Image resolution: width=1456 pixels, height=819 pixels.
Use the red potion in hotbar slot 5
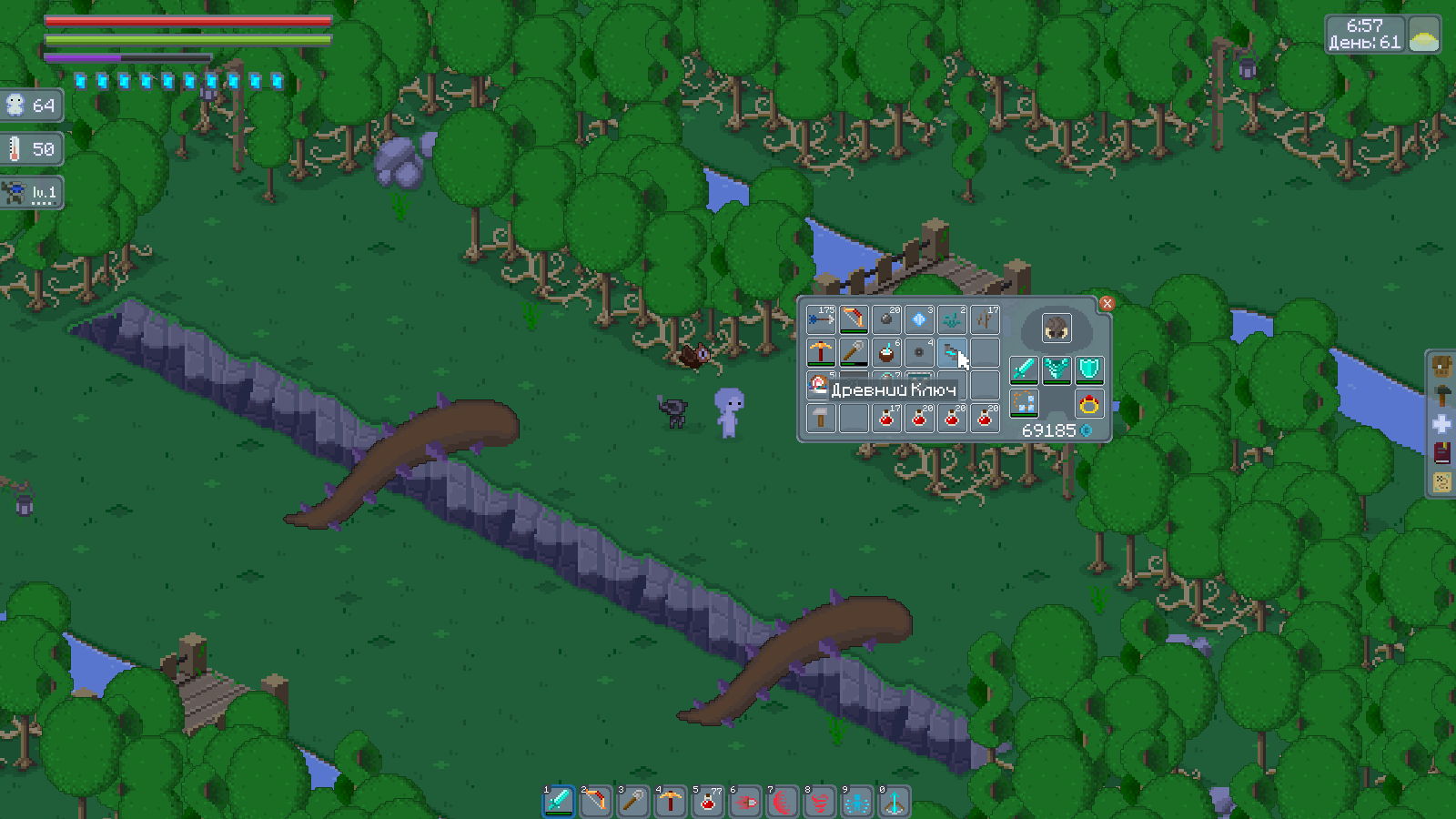click(x=707, y=801)
